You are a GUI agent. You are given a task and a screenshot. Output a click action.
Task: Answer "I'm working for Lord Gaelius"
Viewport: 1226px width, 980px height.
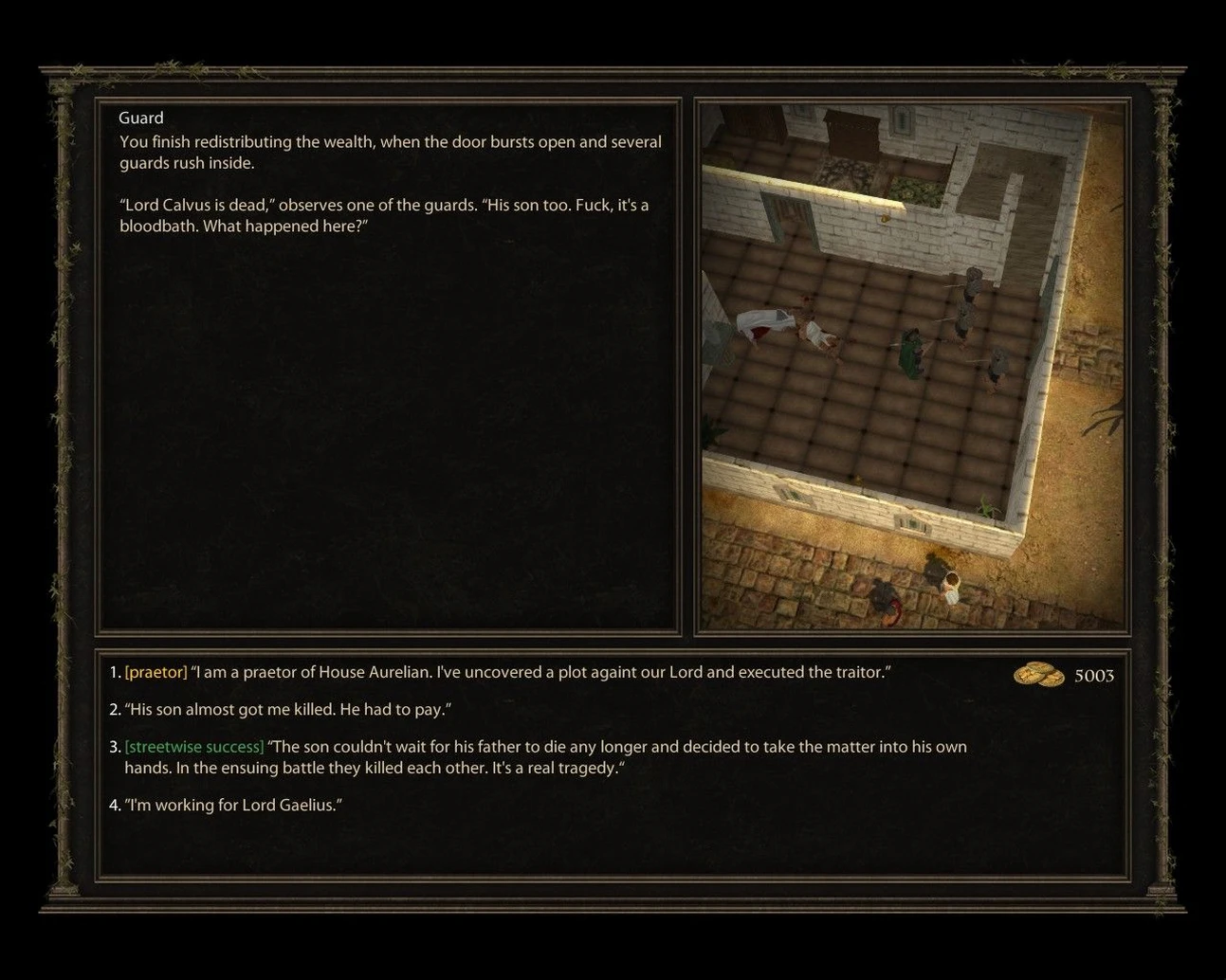tap(233, 805)
